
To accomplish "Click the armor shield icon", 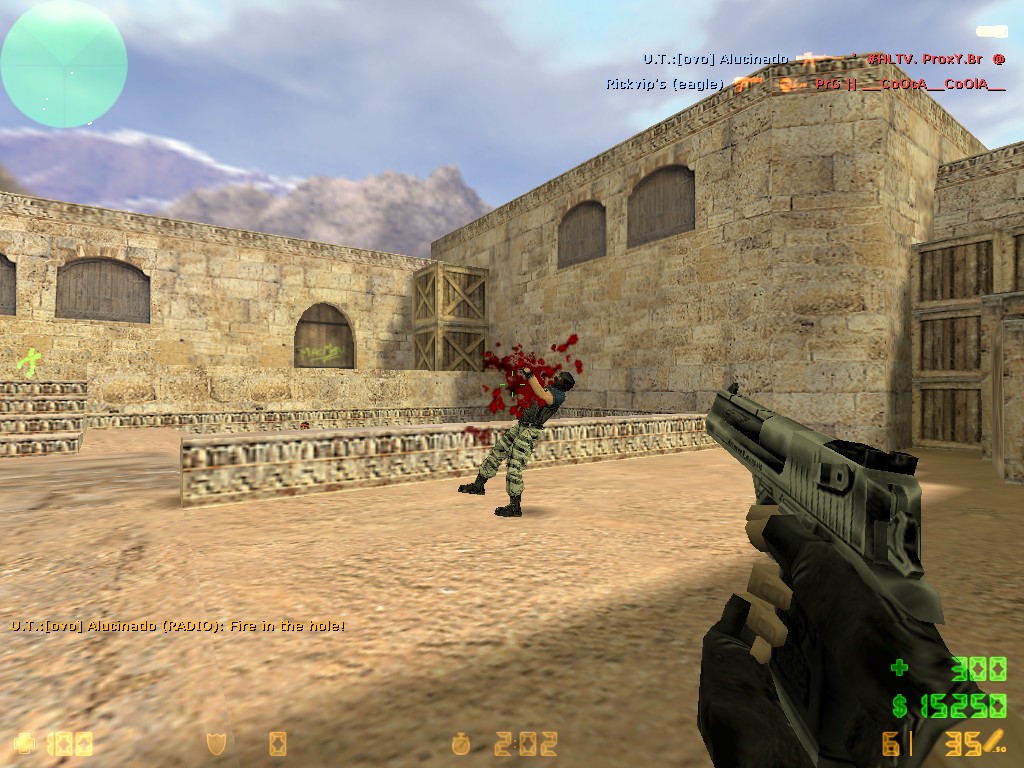I will pos(215,743).
